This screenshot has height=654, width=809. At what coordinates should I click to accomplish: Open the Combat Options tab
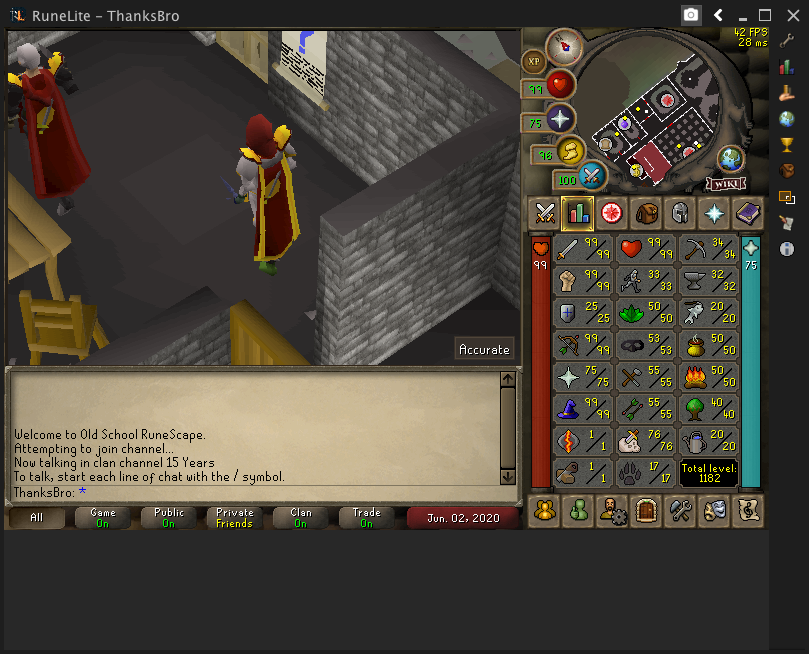(x=545, y=212)
